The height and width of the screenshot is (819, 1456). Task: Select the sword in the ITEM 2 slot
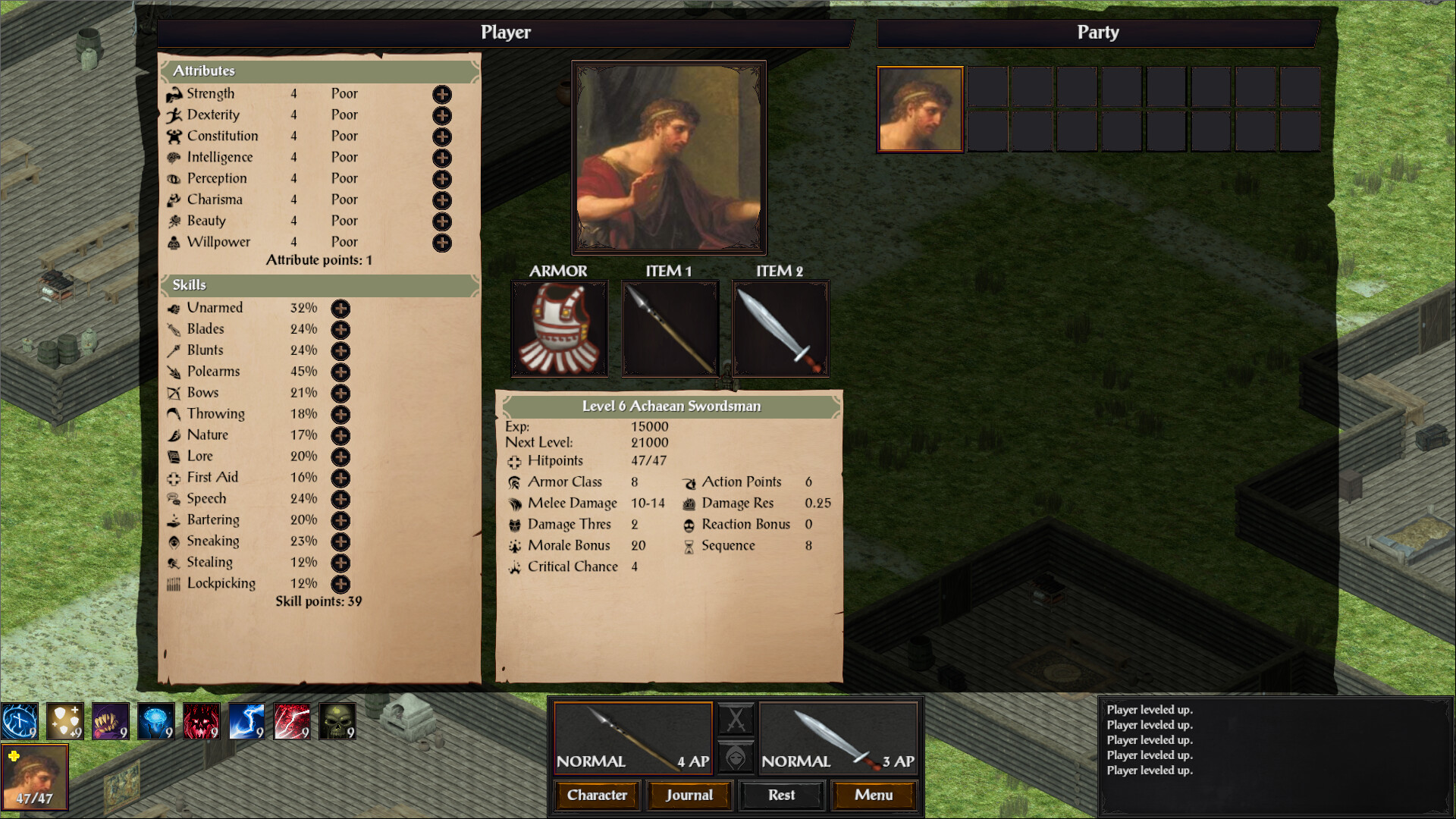point(780,328)
